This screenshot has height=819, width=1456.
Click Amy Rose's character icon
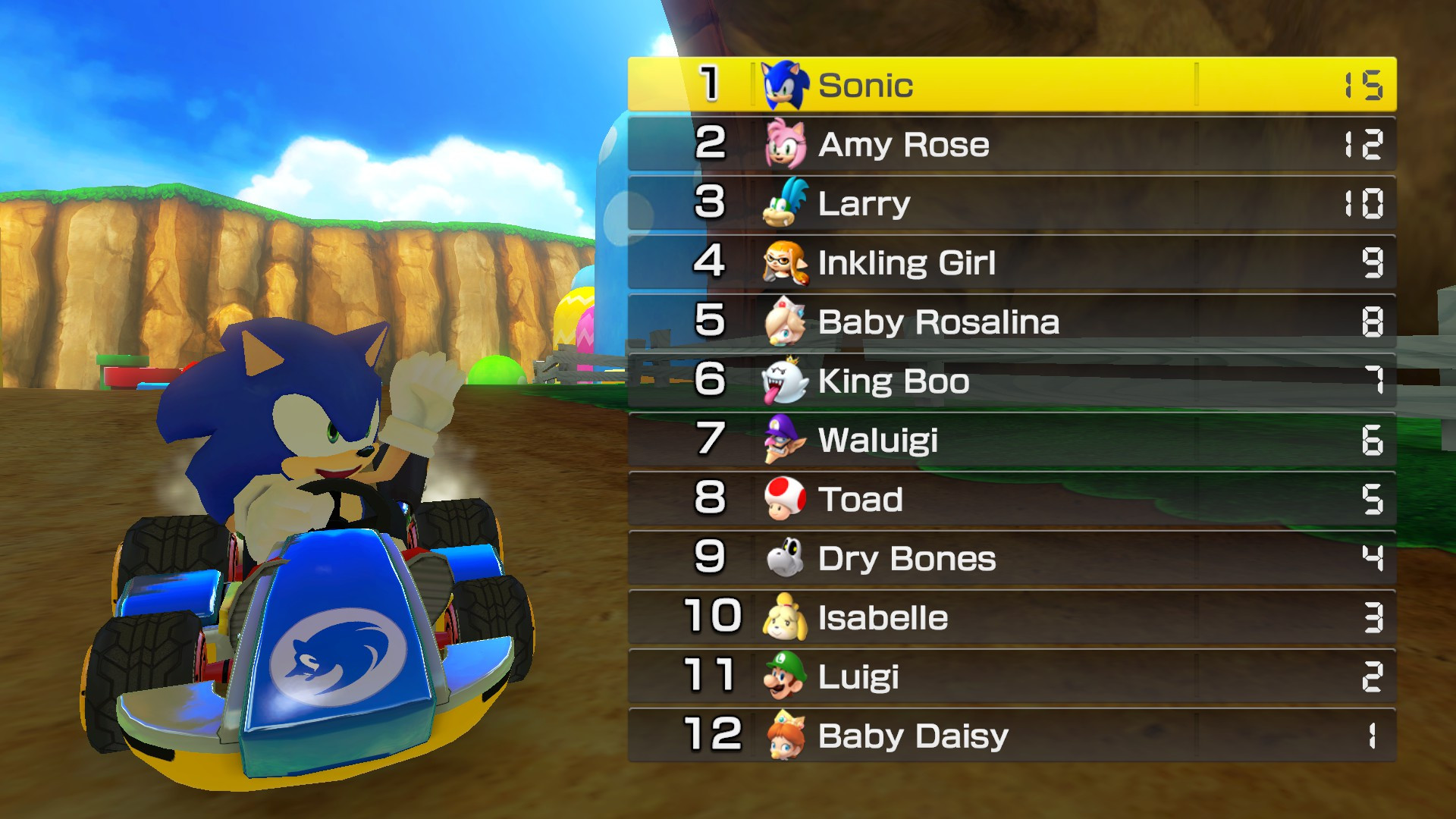[786, 144]
